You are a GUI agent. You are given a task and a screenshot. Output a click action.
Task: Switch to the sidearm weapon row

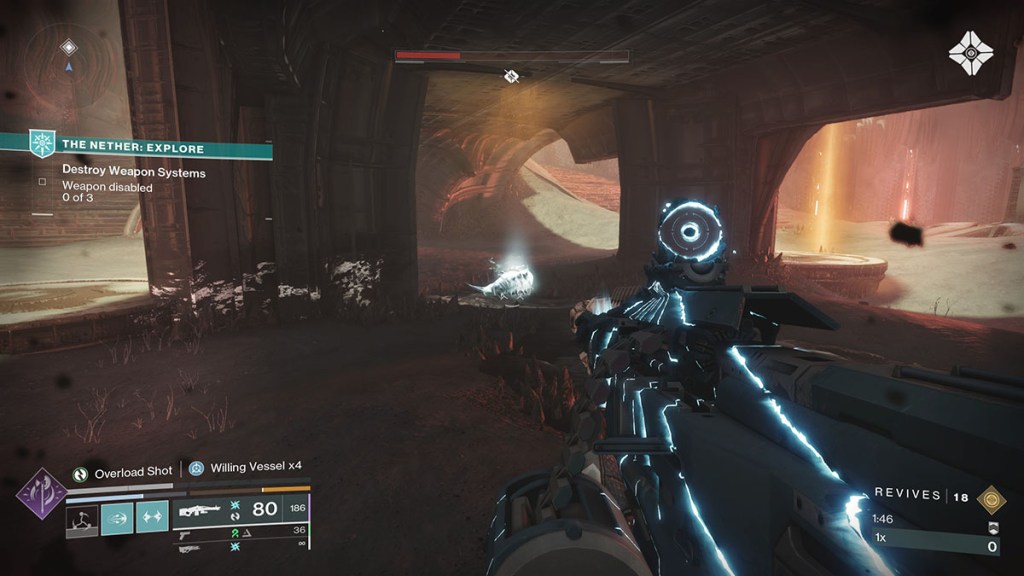point(242,532)
